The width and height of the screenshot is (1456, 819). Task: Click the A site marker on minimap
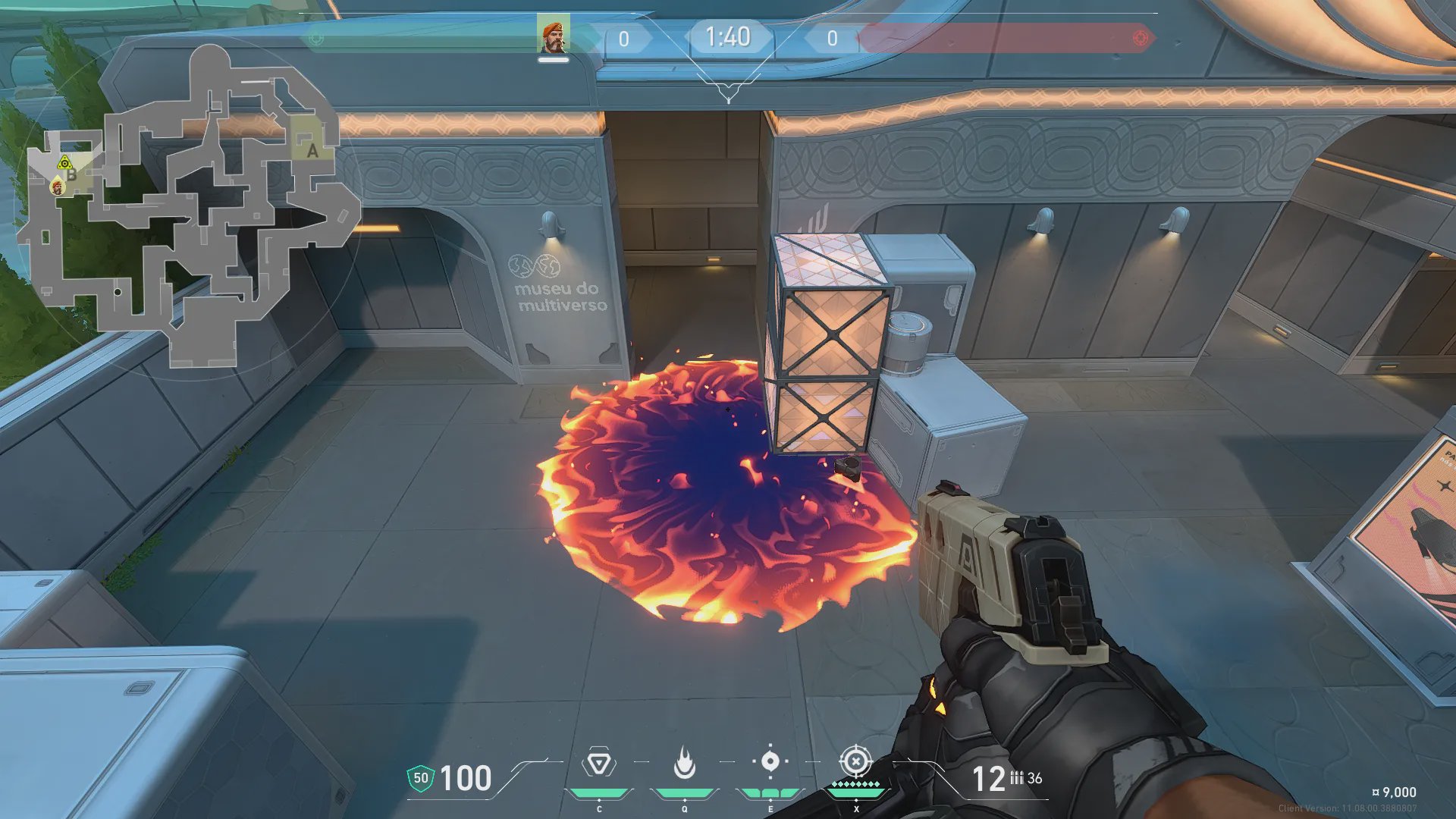[312, 151]
